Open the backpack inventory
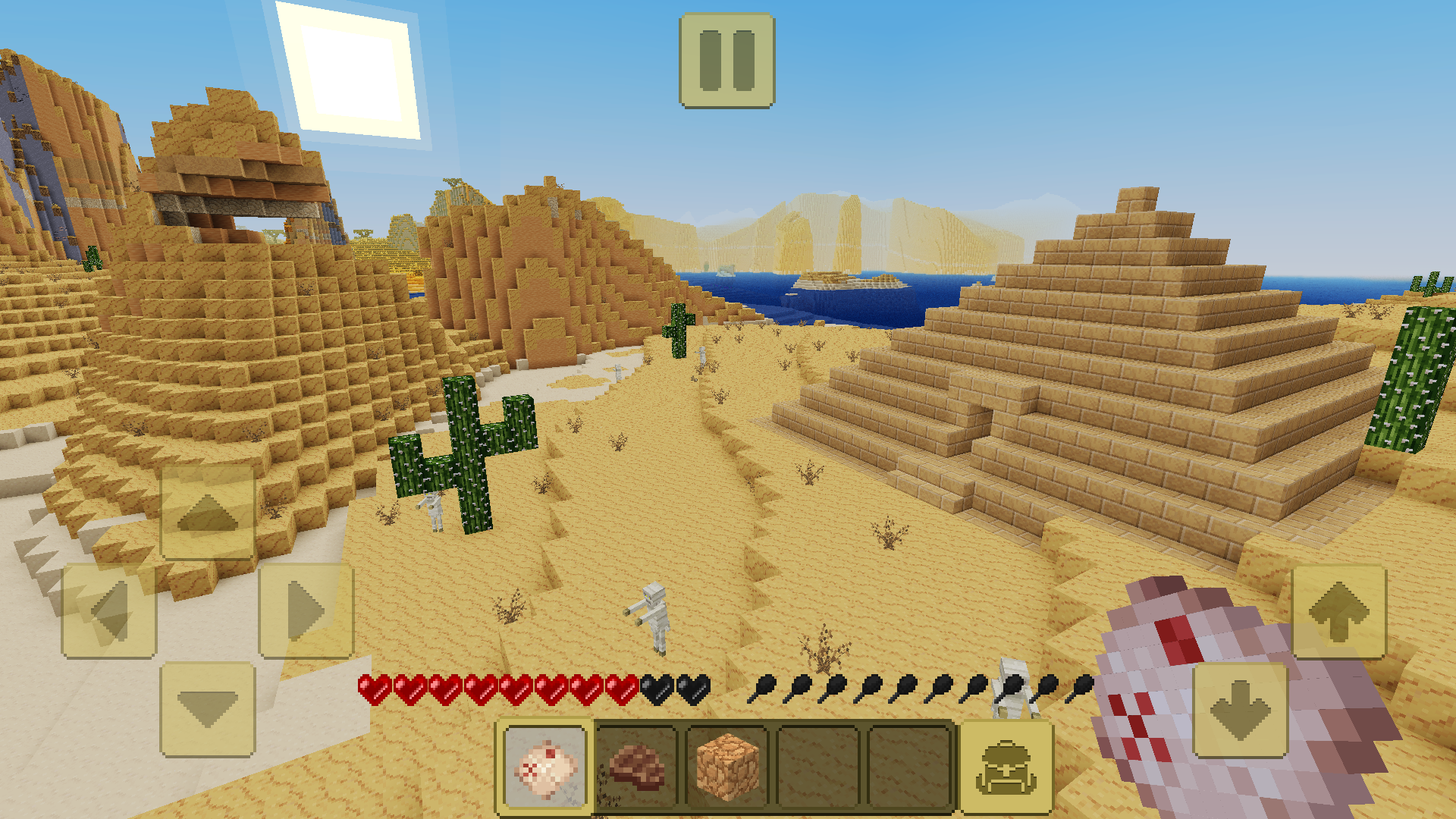 1006,767
